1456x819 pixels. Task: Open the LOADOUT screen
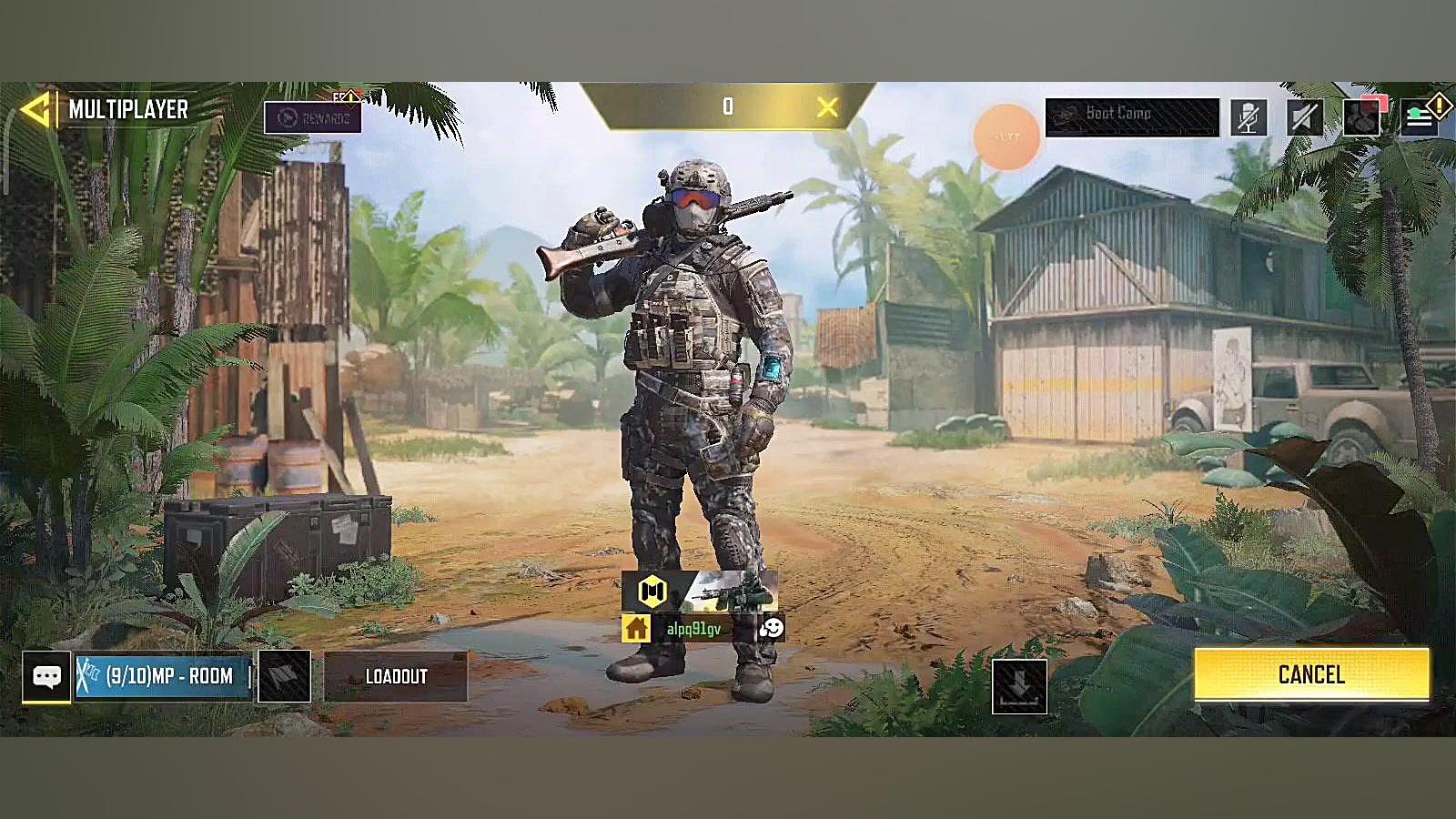coord(396,676)
